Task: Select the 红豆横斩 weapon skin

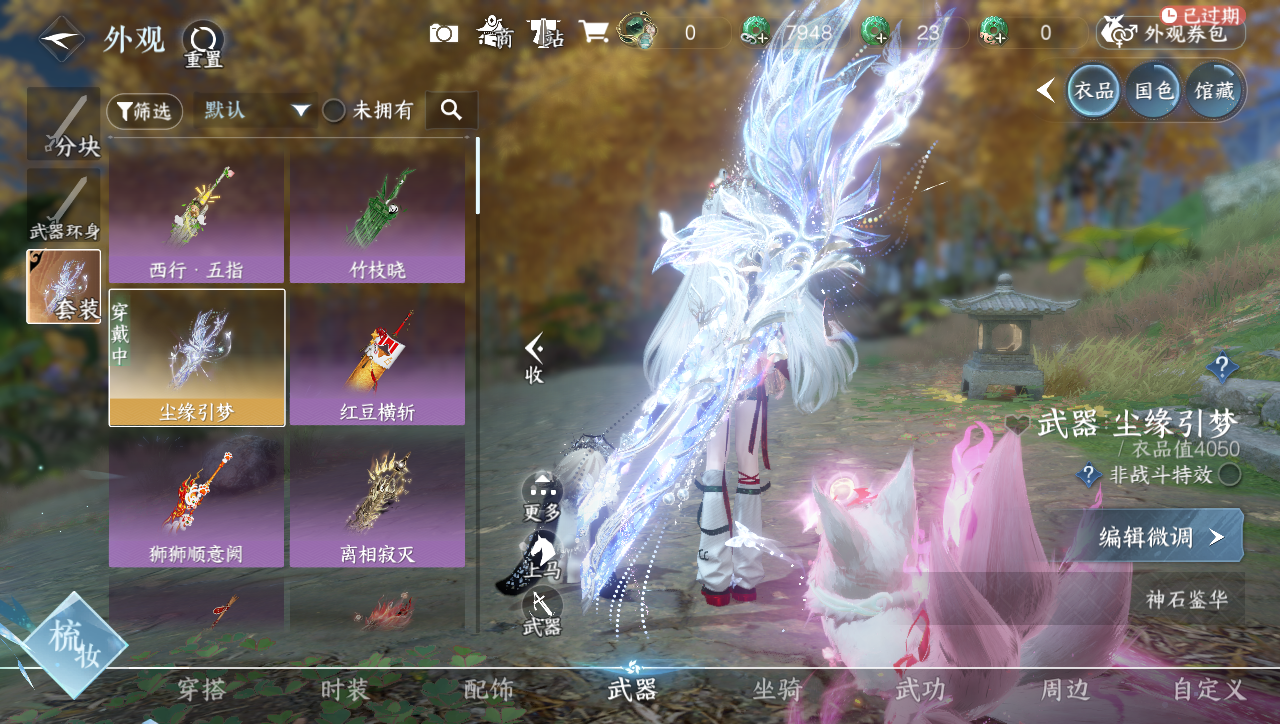Action: (377, 359)
